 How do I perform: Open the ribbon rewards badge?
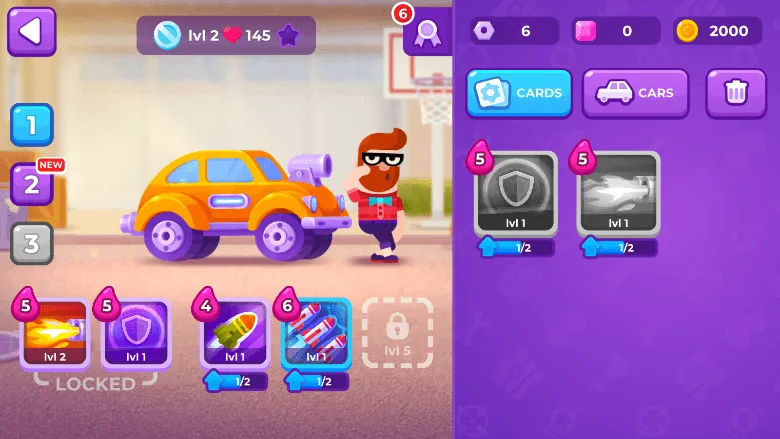[427, 33]
